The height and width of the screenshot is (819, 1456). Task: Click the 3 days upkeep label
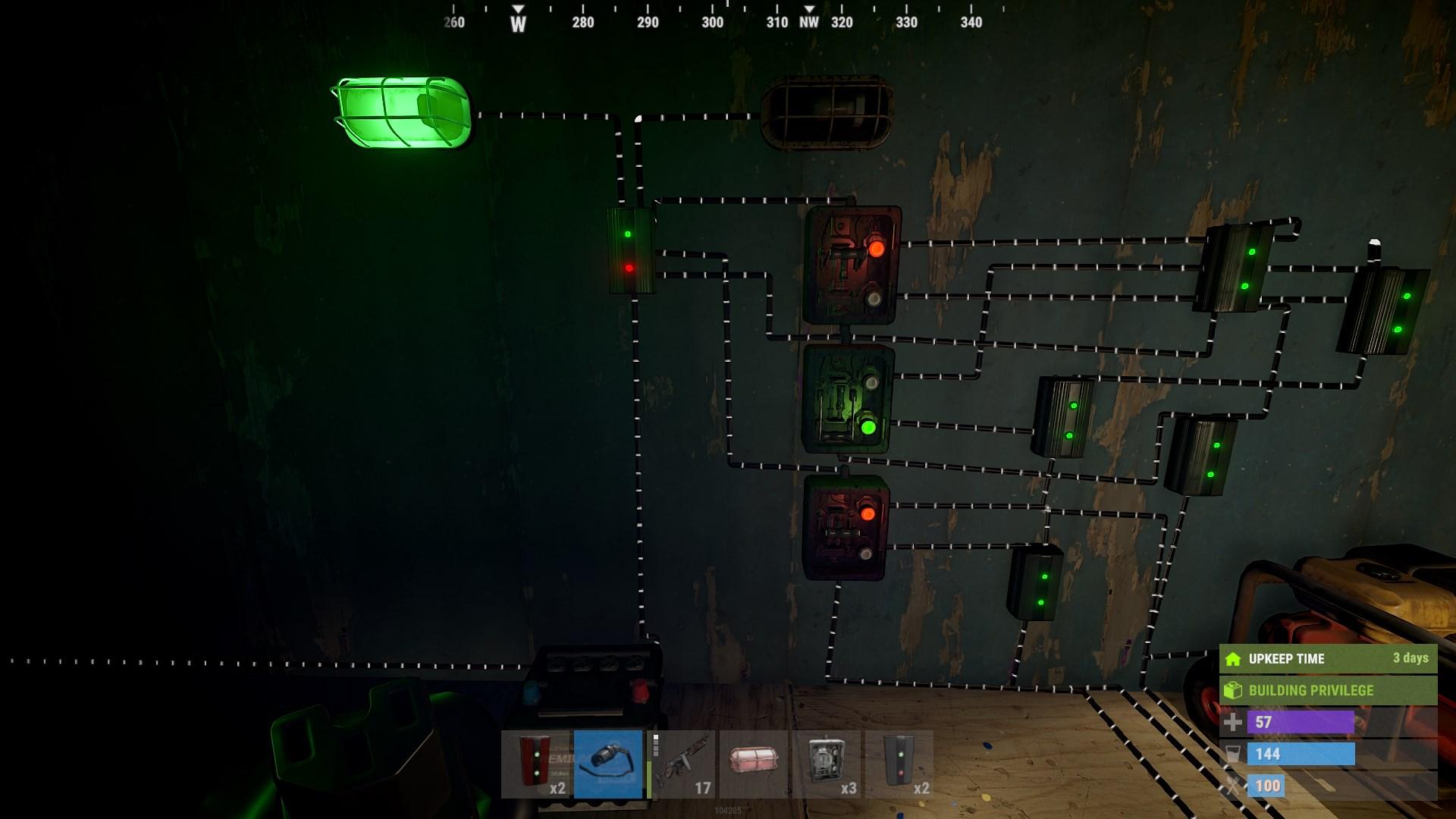(x=1412, y=658)
